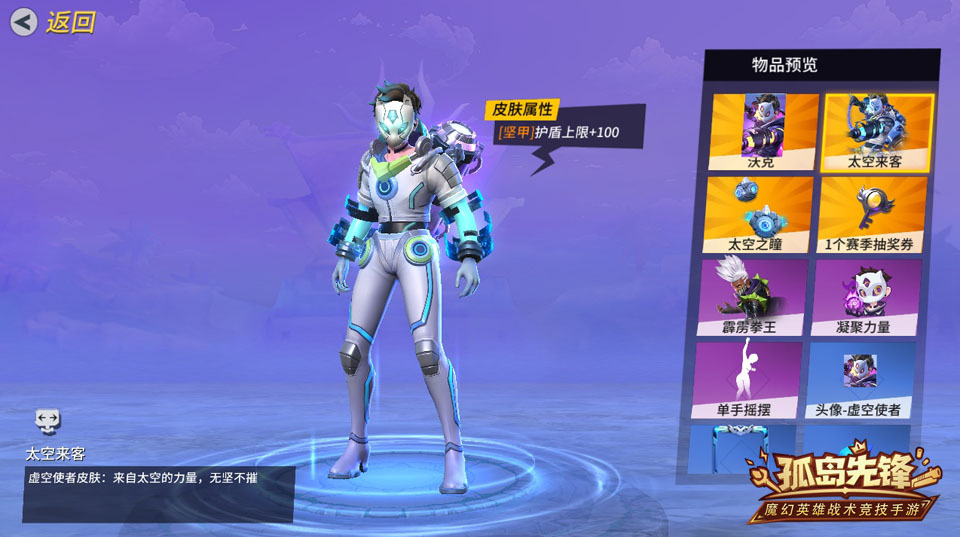Select the 头像-虚空使者 avatar tile
Image resolution: width=960 pixels, height=537 pixels.
coord(860,380)
